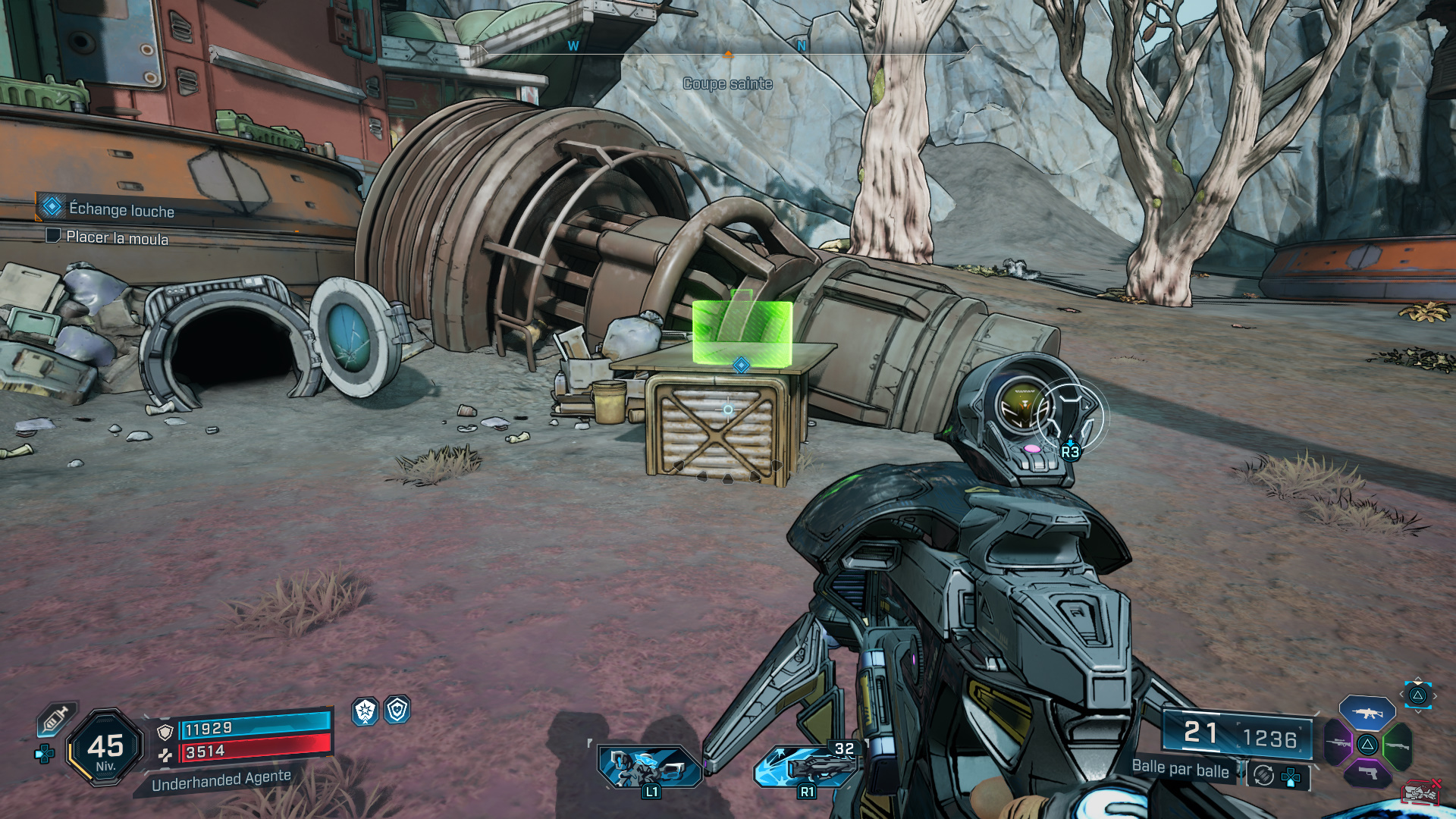Image resolution: width=1456 pixels, height=819 pixels.
Task: Toggle the Balle par balle fire mode
Action: click(x=1180, y=769)
